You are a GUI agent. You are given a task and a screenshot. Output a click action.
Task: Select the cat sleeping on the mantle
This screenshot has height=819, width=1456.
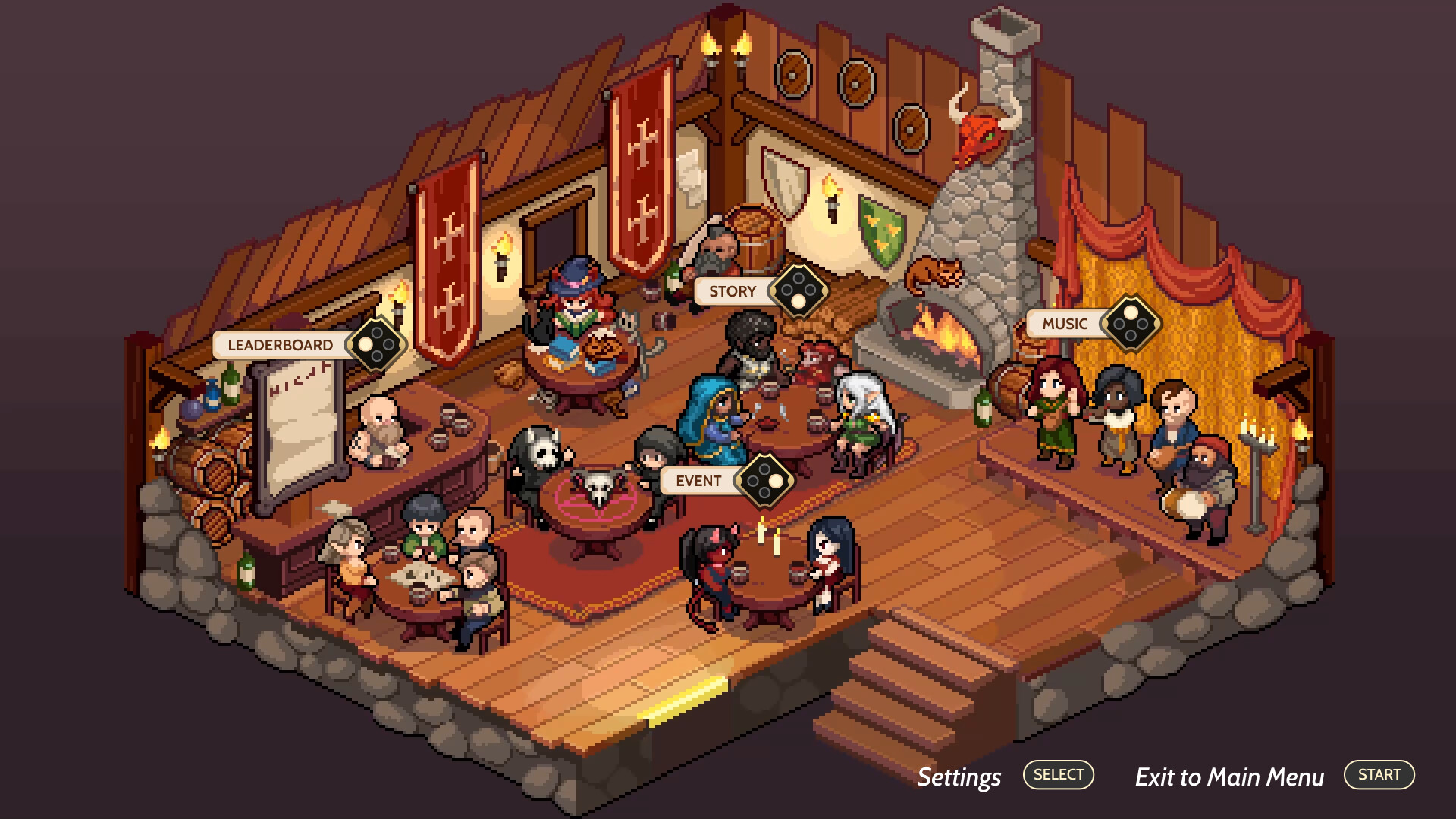click(935, 275)
